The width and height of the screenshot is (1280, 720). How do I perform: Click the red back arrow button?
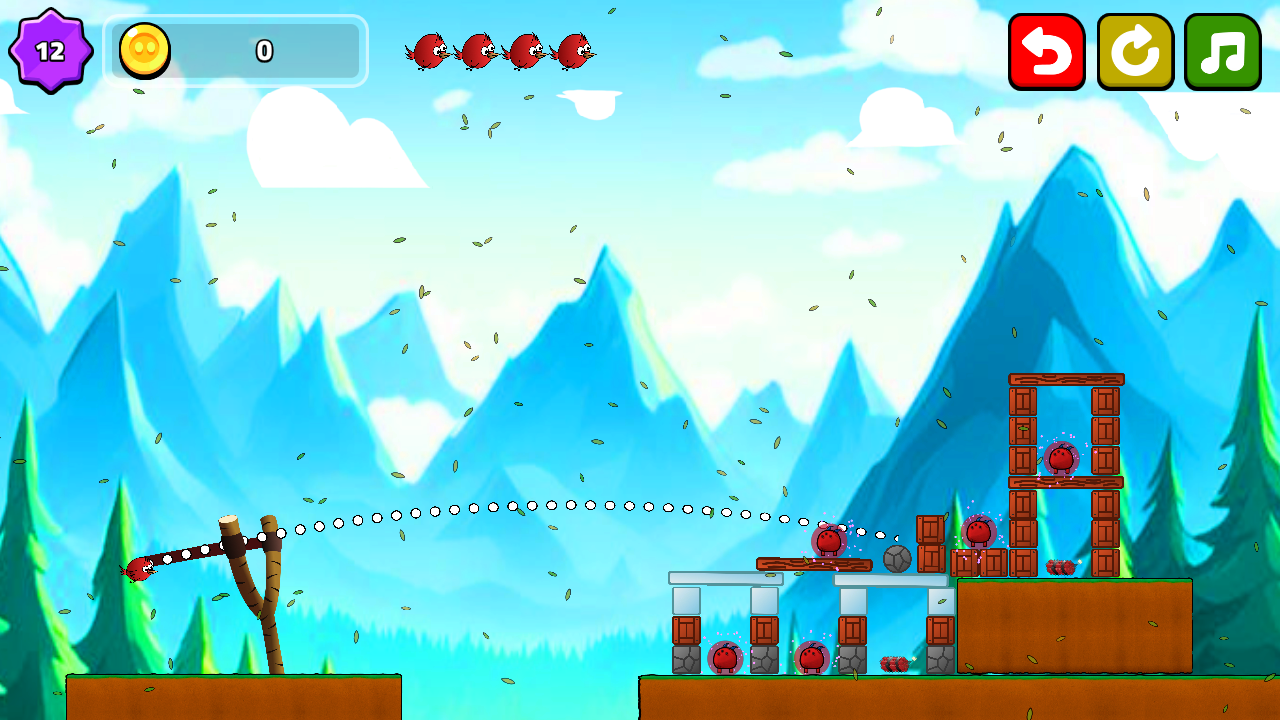coord(1046,53)
